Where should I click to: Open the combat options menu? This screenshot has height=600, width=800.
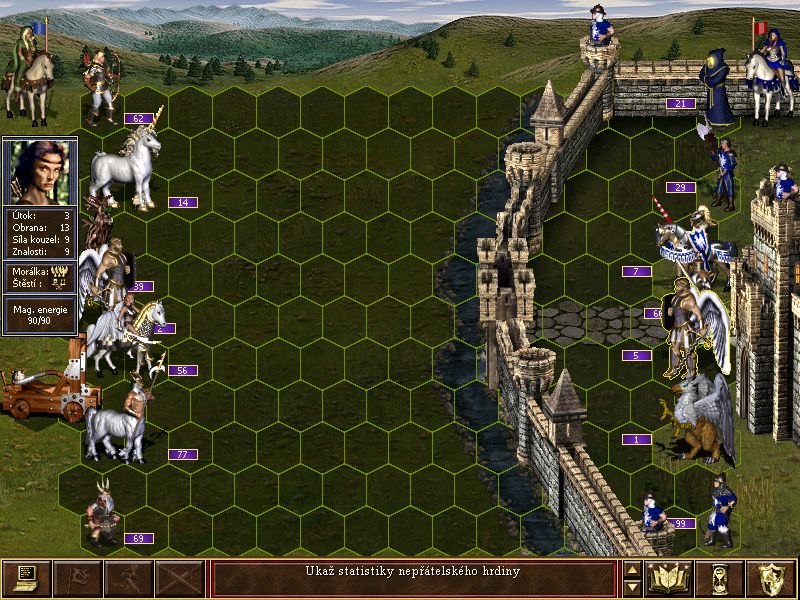(26, 578)
